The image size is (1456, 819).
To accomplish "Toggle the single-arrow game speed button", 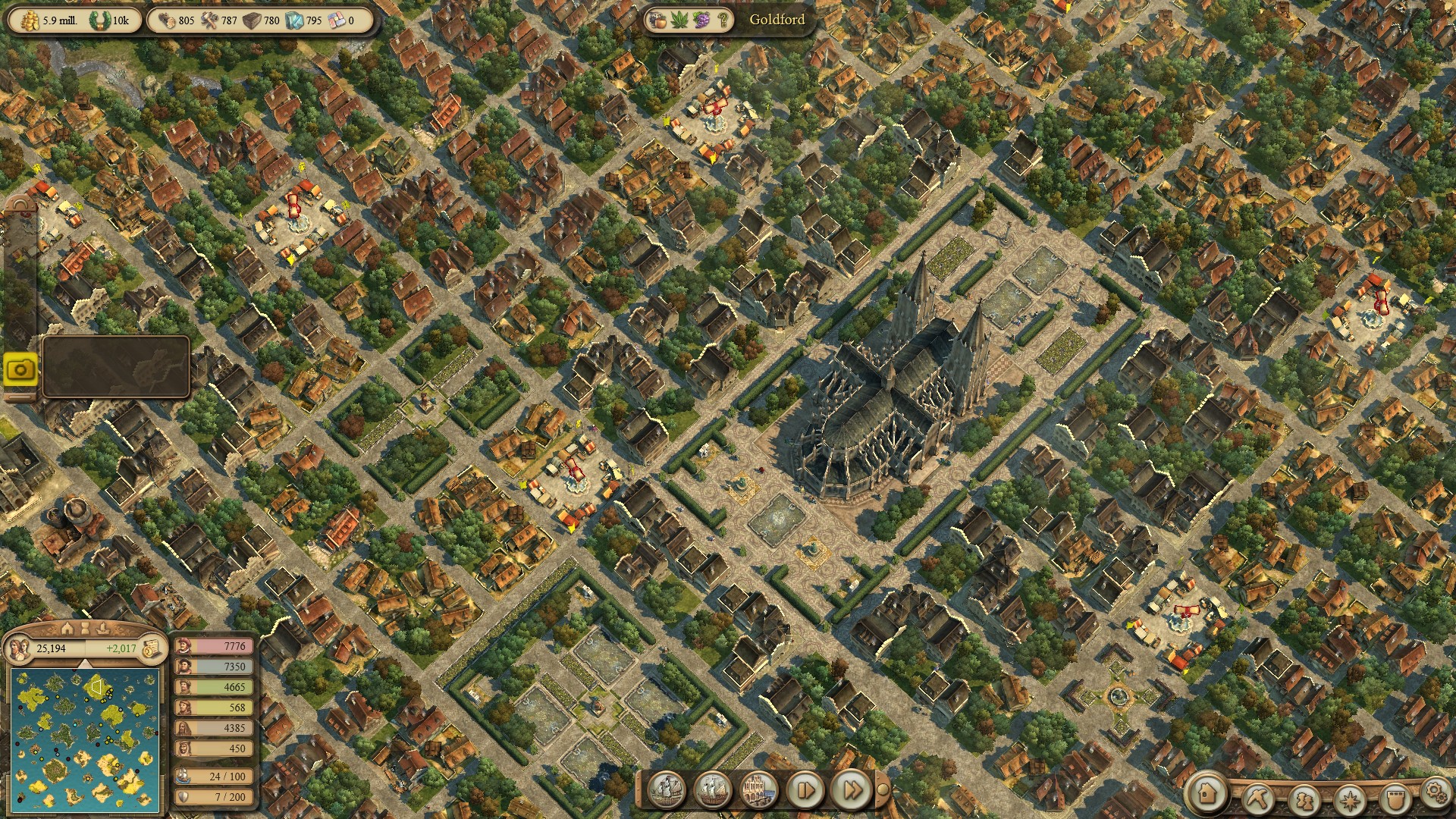I will [x=805, y=791].
